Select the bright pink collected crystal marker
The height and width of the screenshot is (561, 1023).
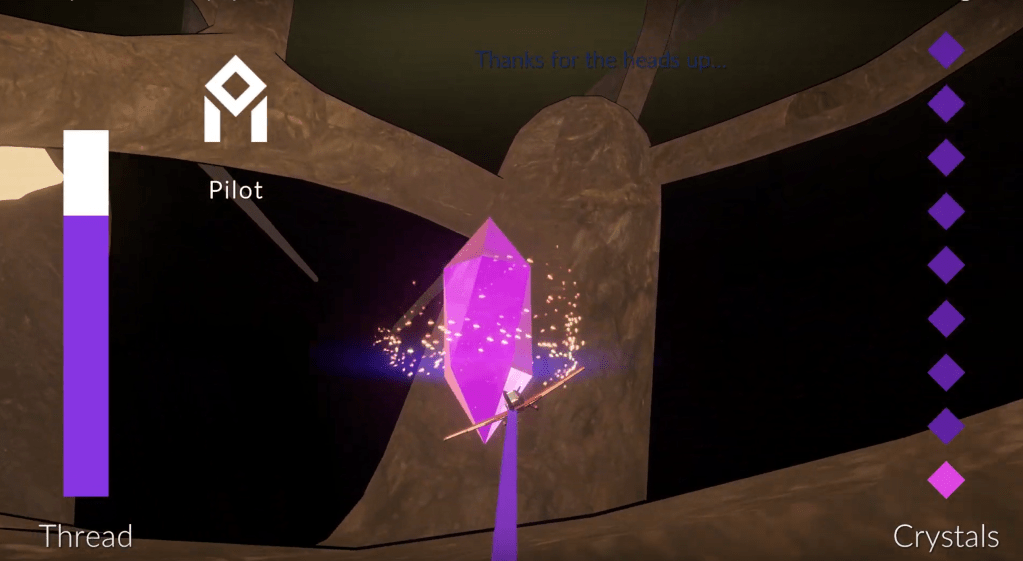coord(946,480)
